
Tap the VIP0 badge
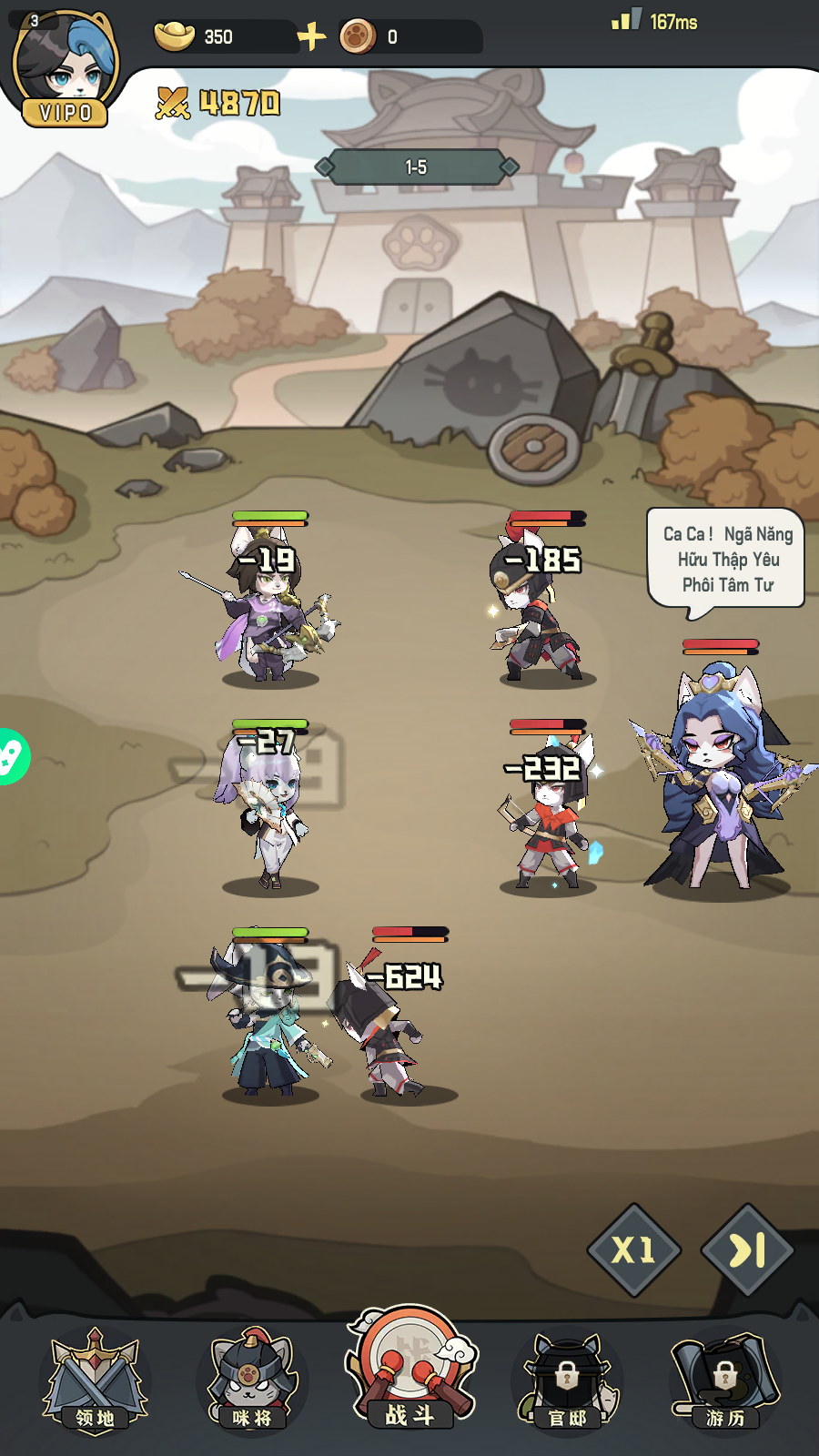pyautogui.click(x=66, y=113)
